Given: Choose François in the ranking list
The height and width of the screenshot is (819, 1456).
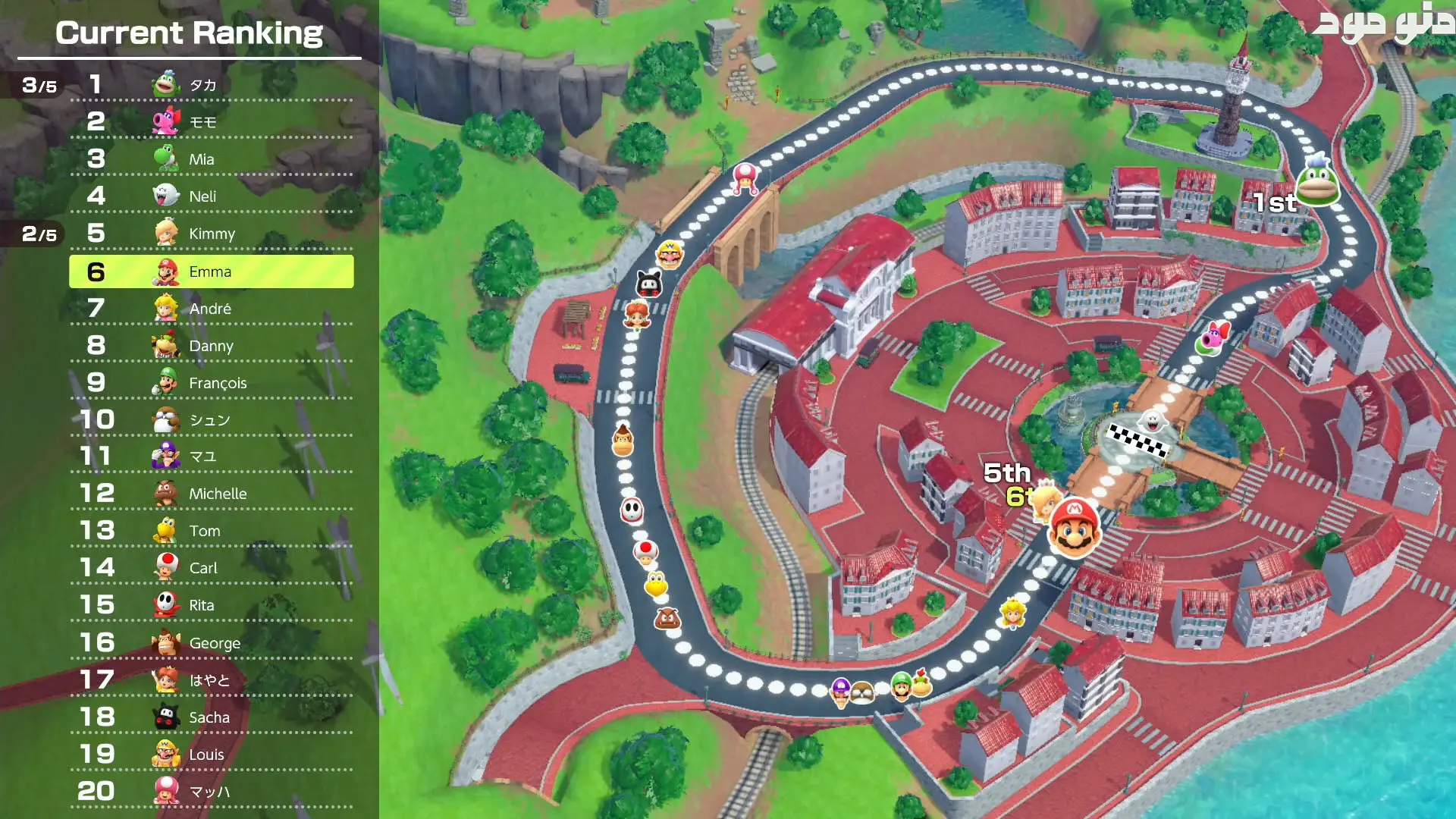Looking at the screenshot, I should coord(211,383).
